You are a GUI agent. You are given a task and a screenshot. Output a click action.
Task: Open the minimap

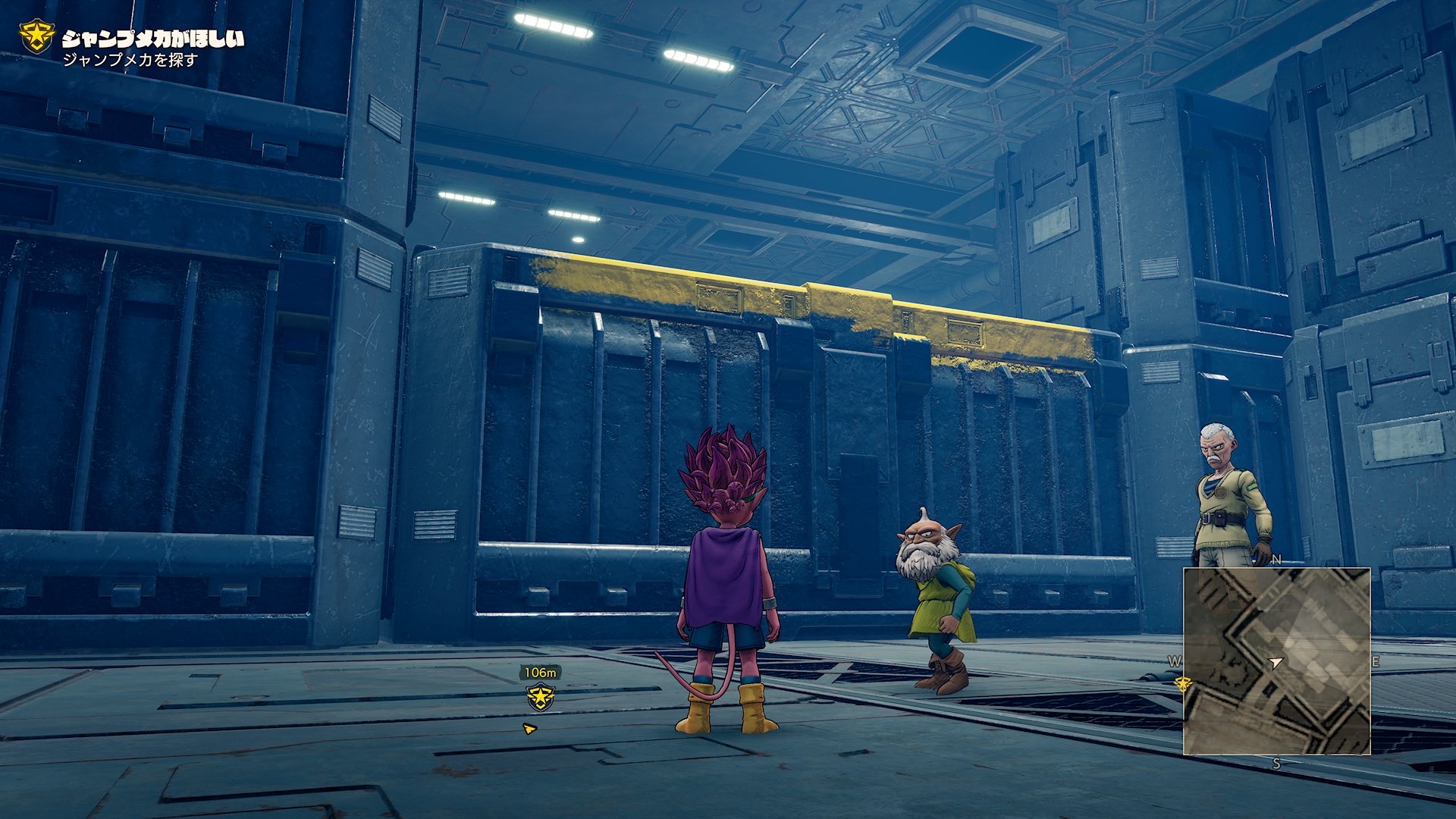click(x=1277, y=661)
